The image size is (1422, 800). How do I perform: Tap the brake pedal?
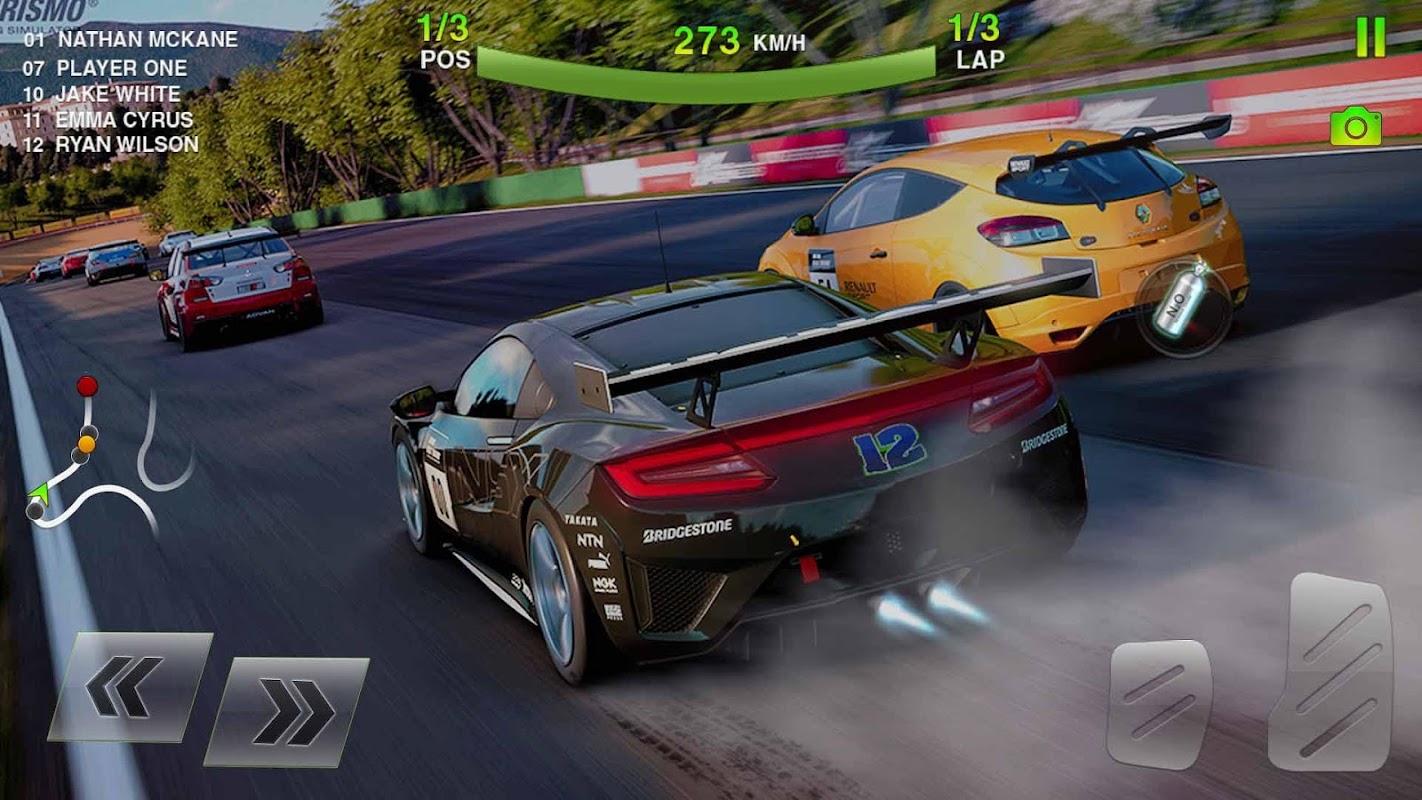[x=1158, y=703]
